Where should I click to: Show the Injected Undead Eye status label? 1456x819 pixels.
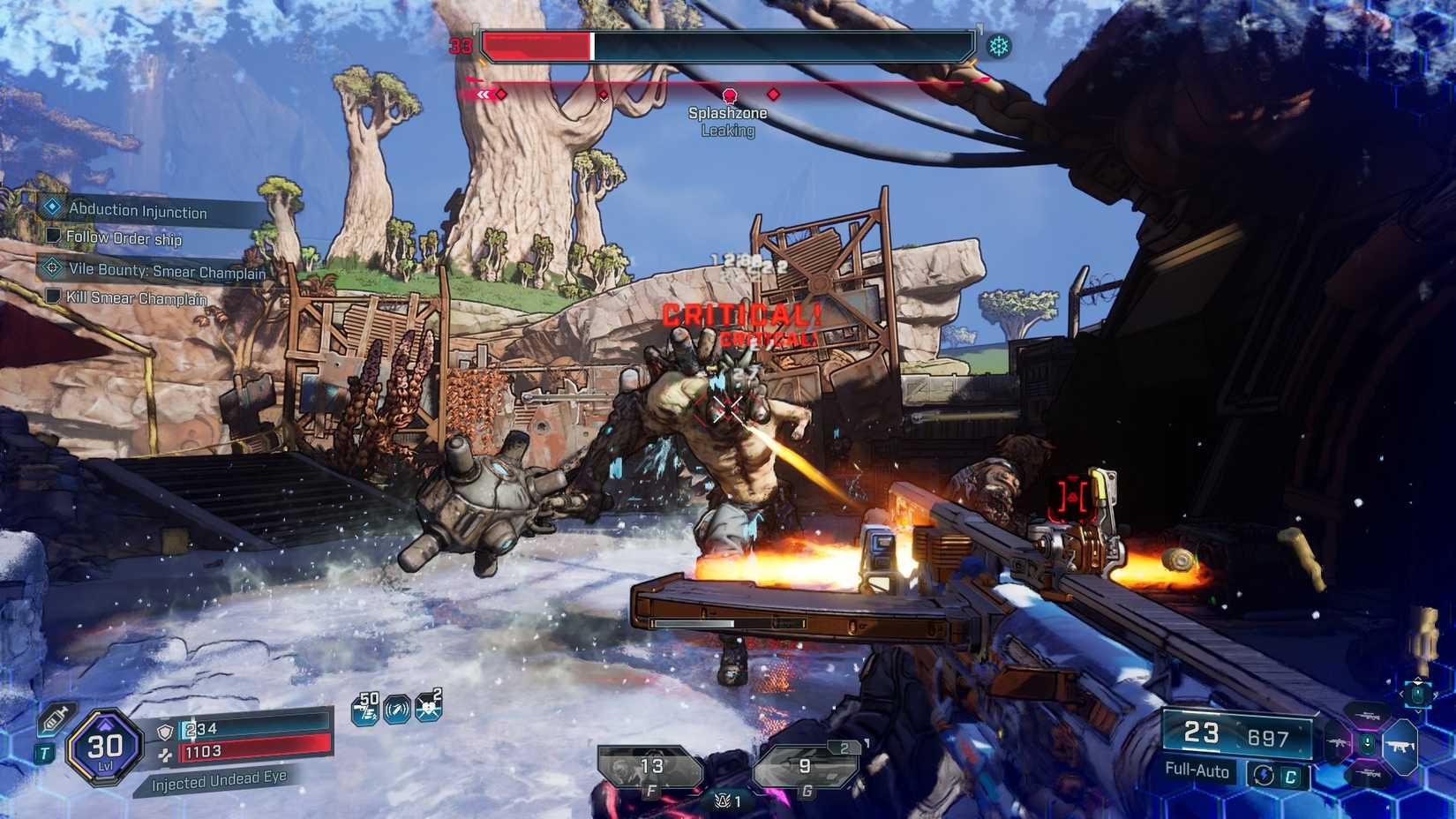pyautogui.click(x=219, y=780)
